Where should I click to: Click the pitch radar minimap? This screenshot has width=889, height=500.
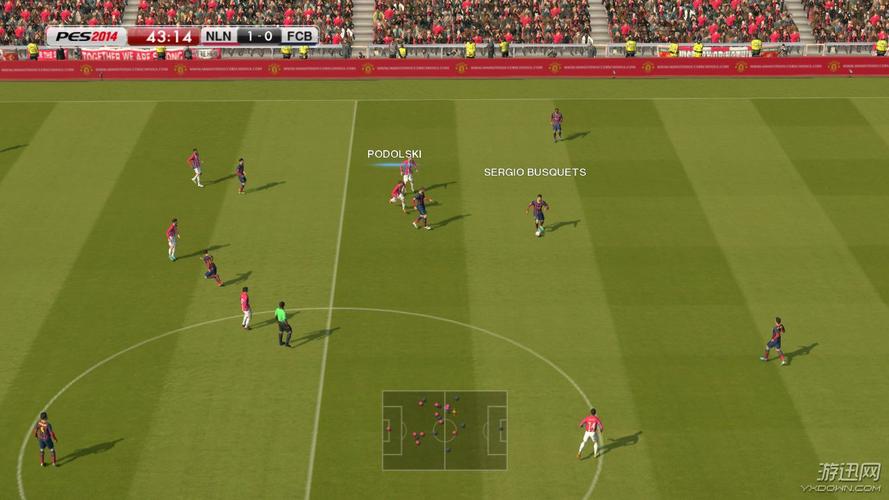point(444,430)
